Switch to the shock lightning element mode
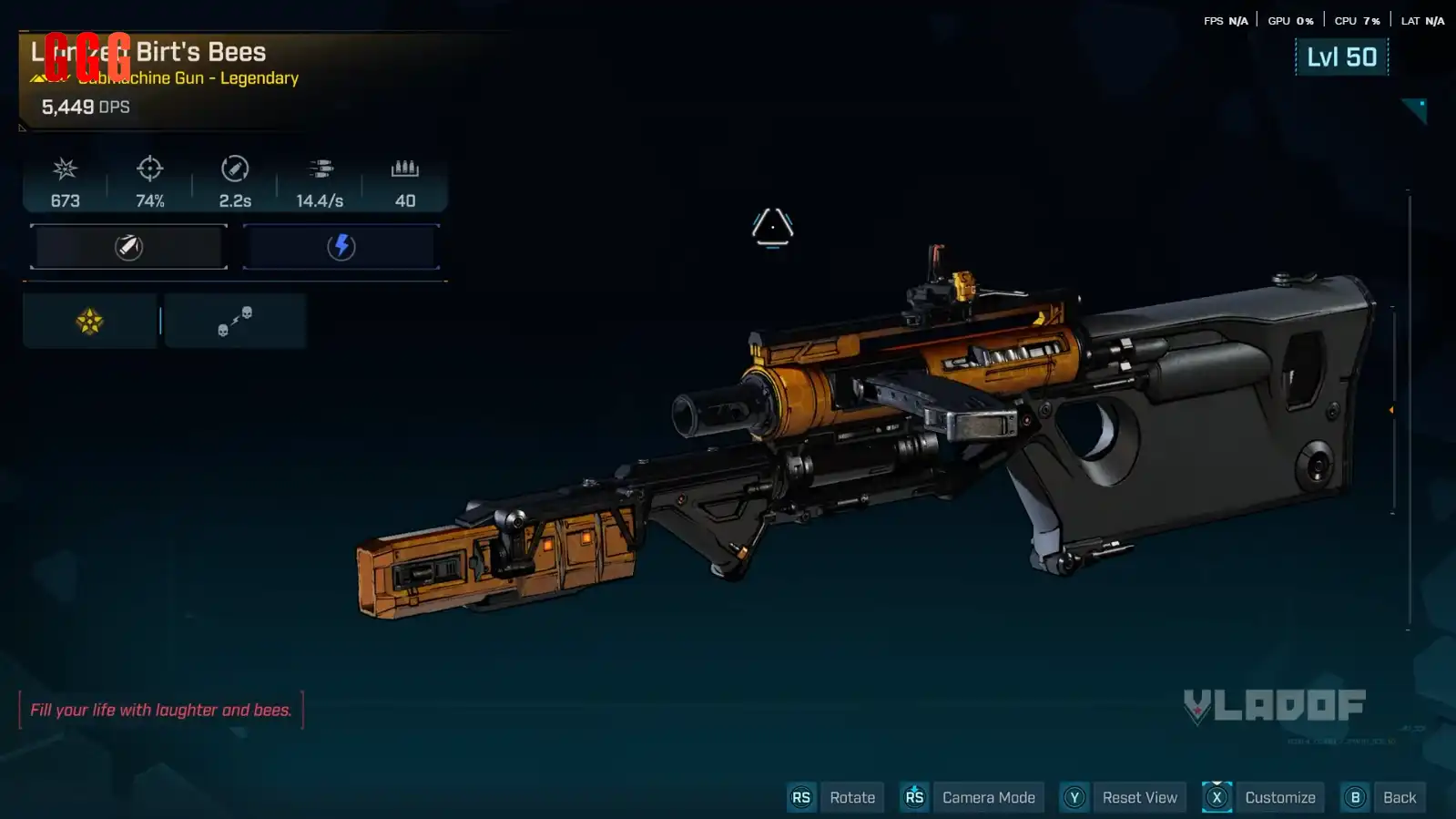This screenshot has height=819, width=1456. pyautogui.click(x=341, y=247)
